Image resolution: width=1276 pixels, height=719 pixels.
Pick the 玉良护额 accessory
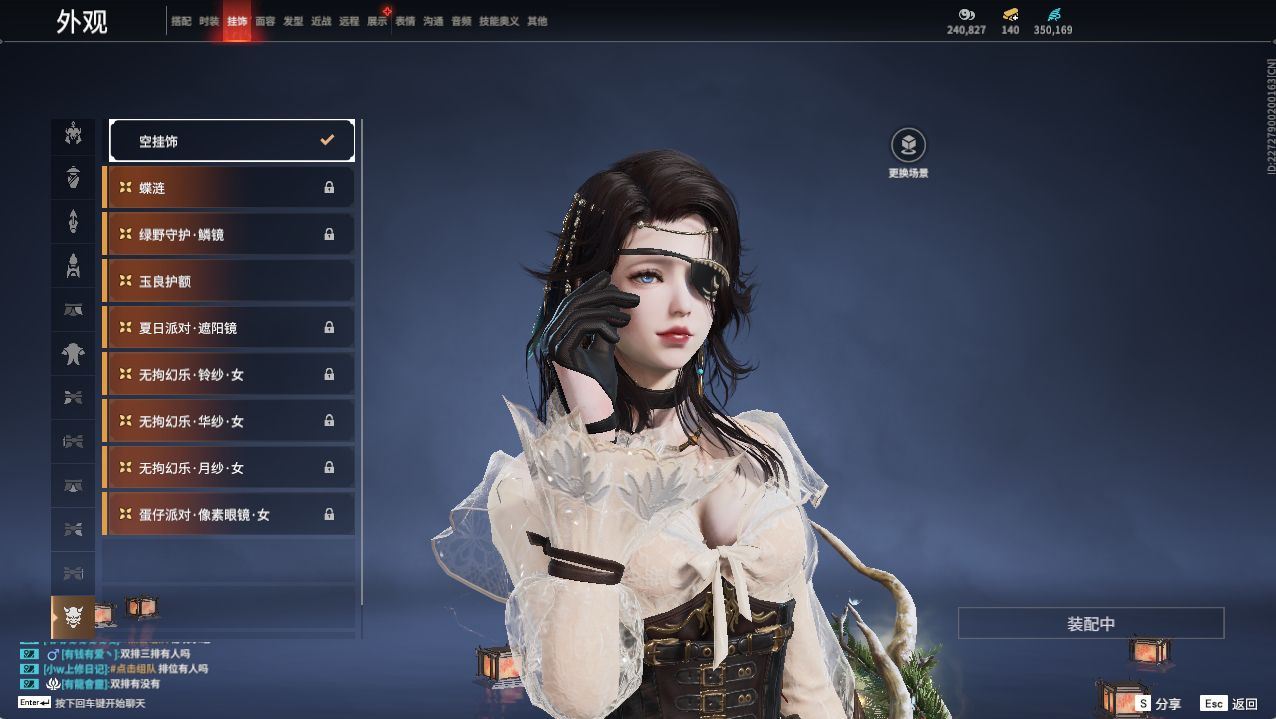coord(229,281)
